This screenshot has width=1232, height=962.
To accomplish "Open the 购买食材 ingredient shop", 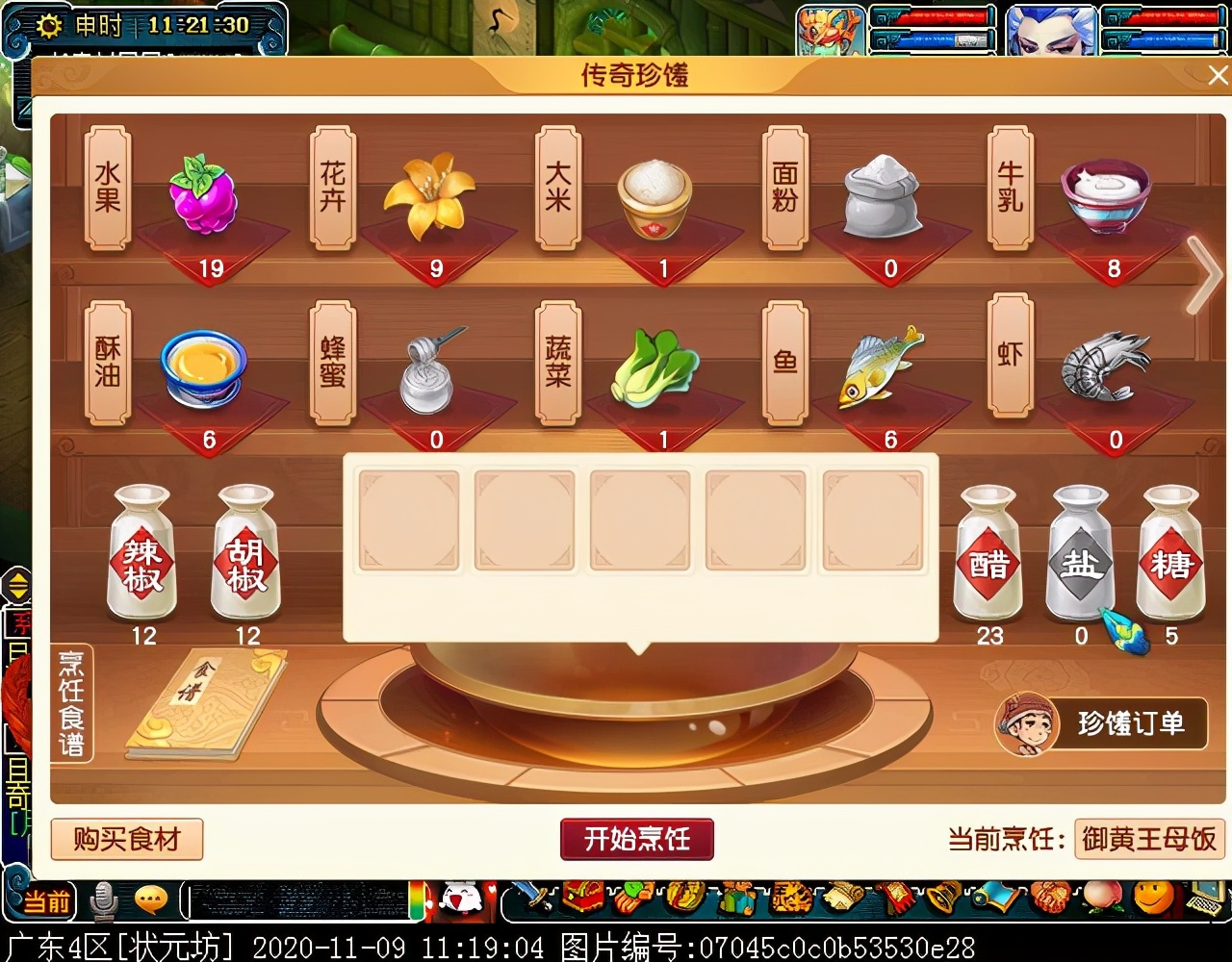I will tap(127, 839).
